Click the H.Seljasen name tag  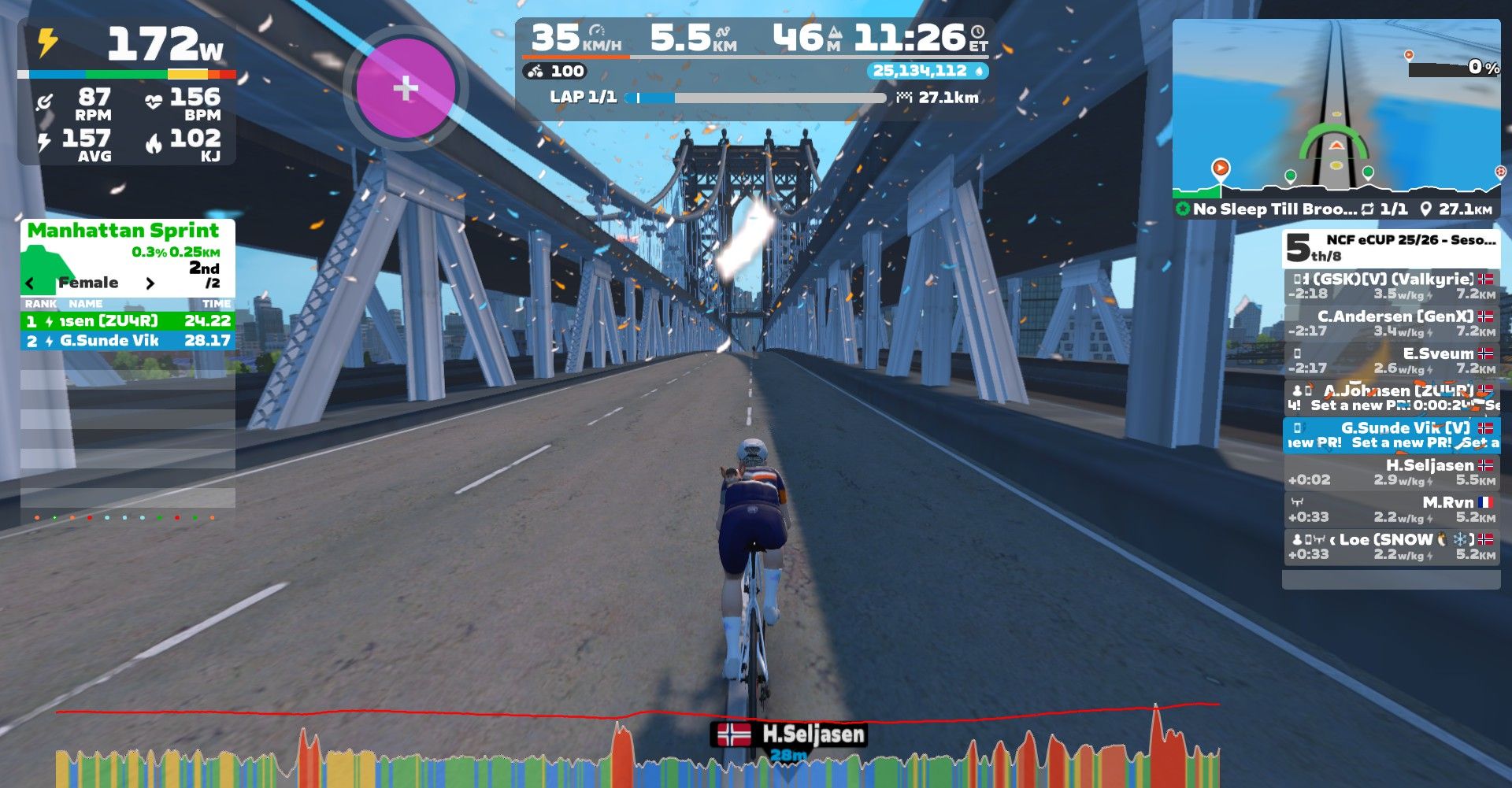pos(790,734)
